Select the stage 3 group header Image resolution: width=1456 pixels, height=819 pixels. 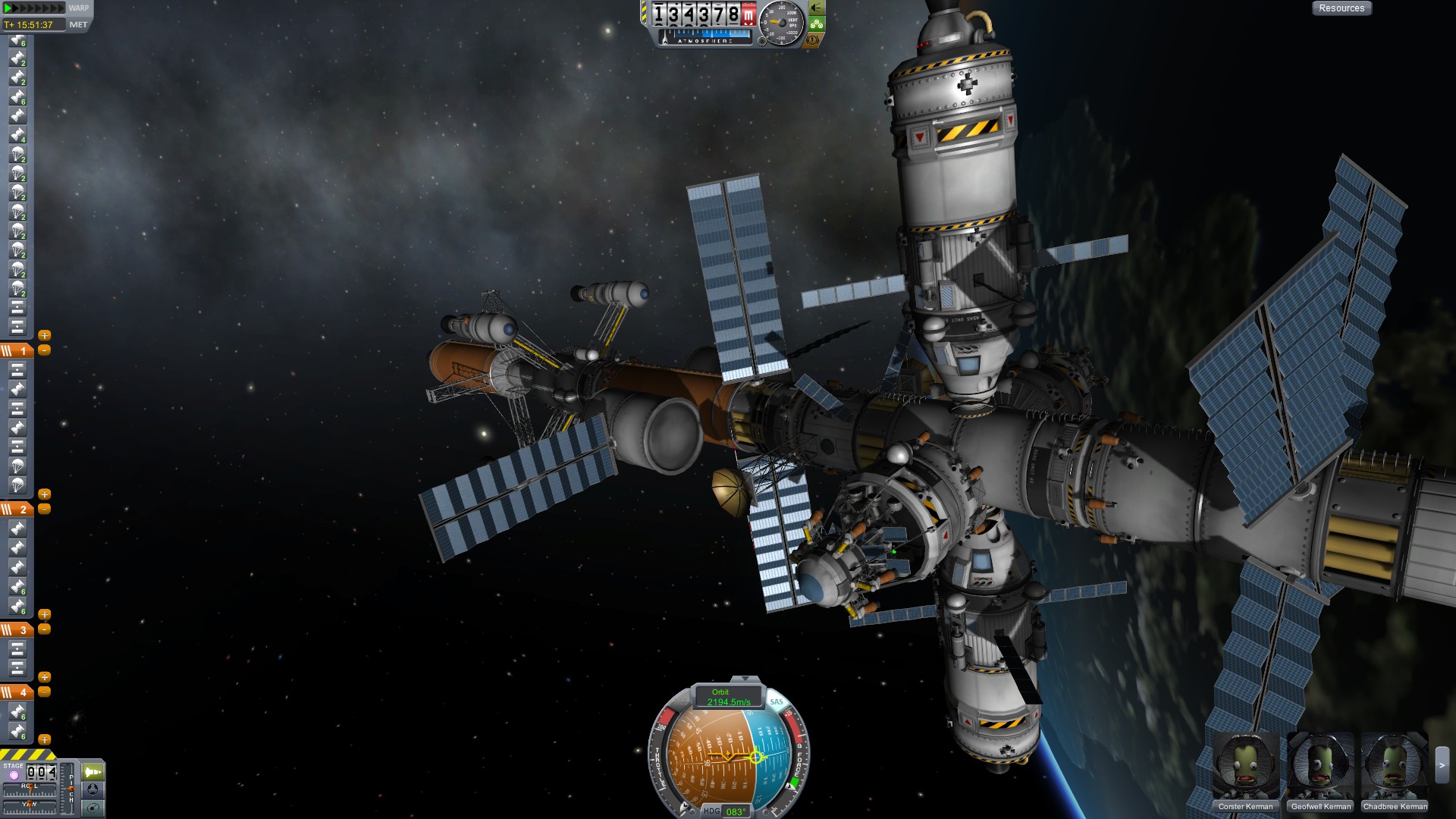(17, 629)
